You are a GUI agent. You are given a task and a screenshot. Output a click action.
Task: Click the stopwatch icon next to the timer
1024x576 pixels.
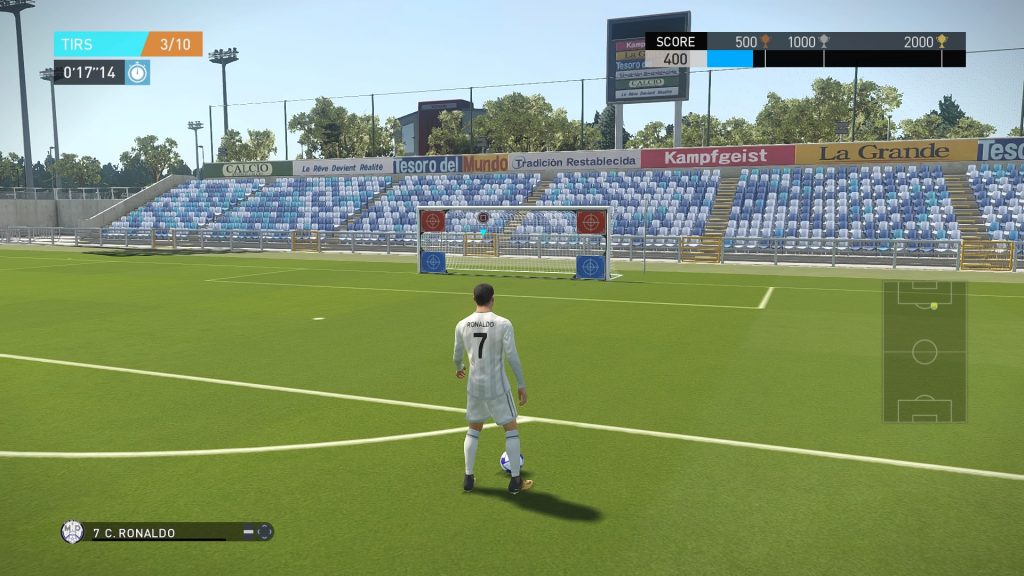(137, 72)
